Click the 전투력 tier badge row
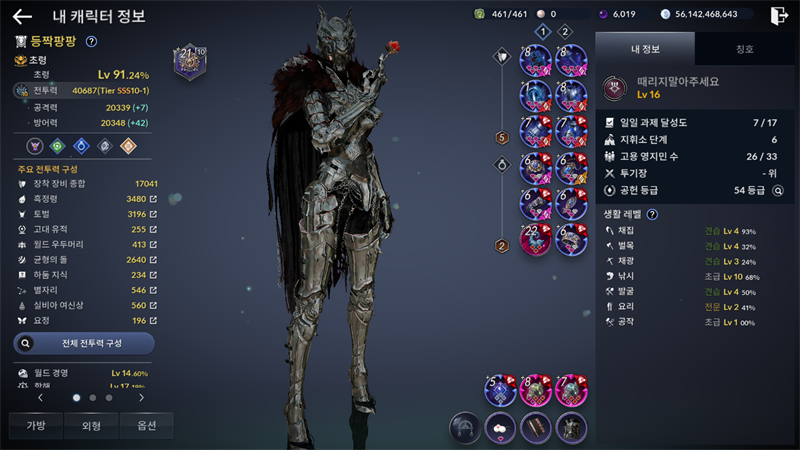 click(x=85, y=90)
